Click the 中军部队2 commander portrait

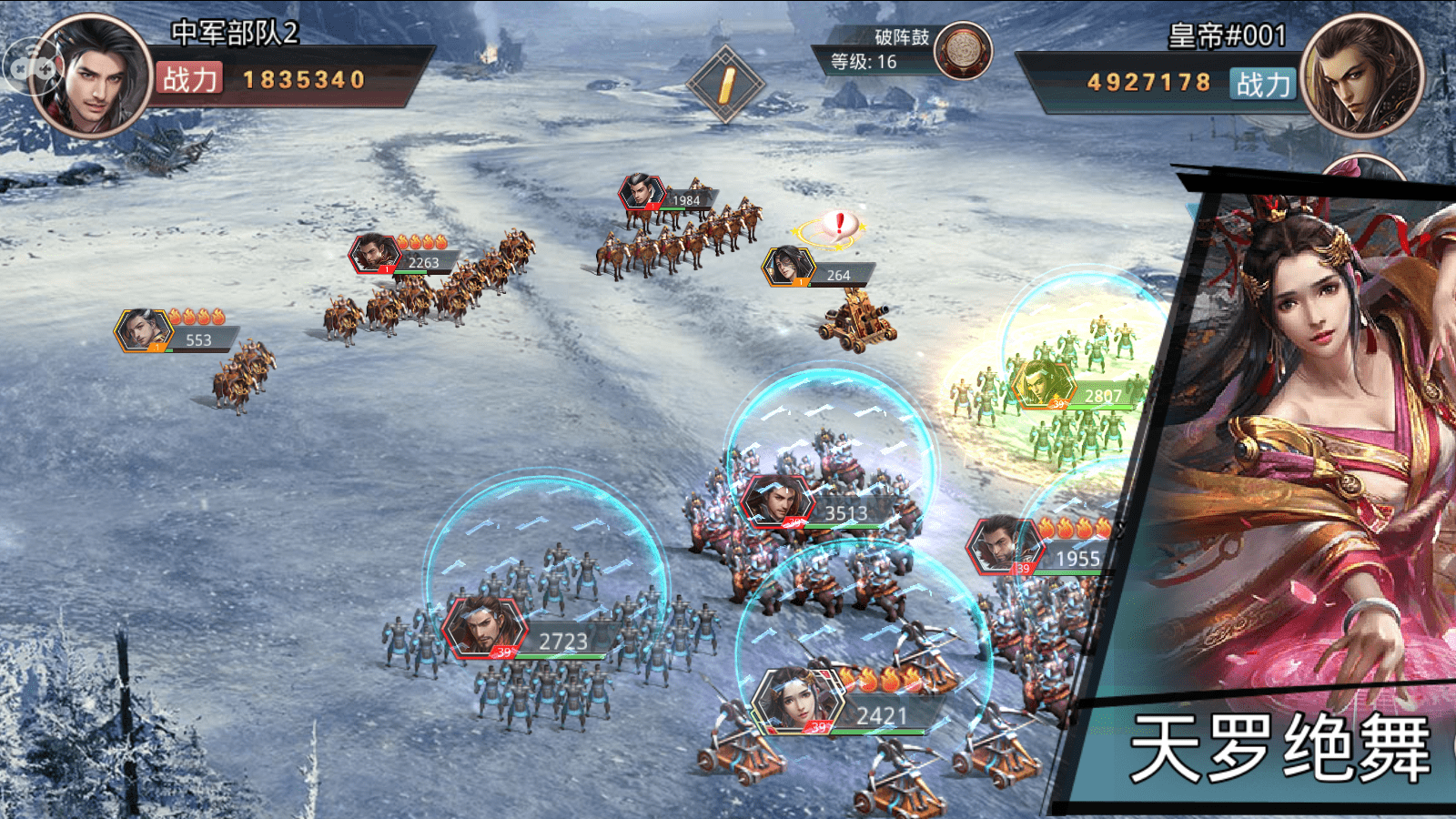92,76
